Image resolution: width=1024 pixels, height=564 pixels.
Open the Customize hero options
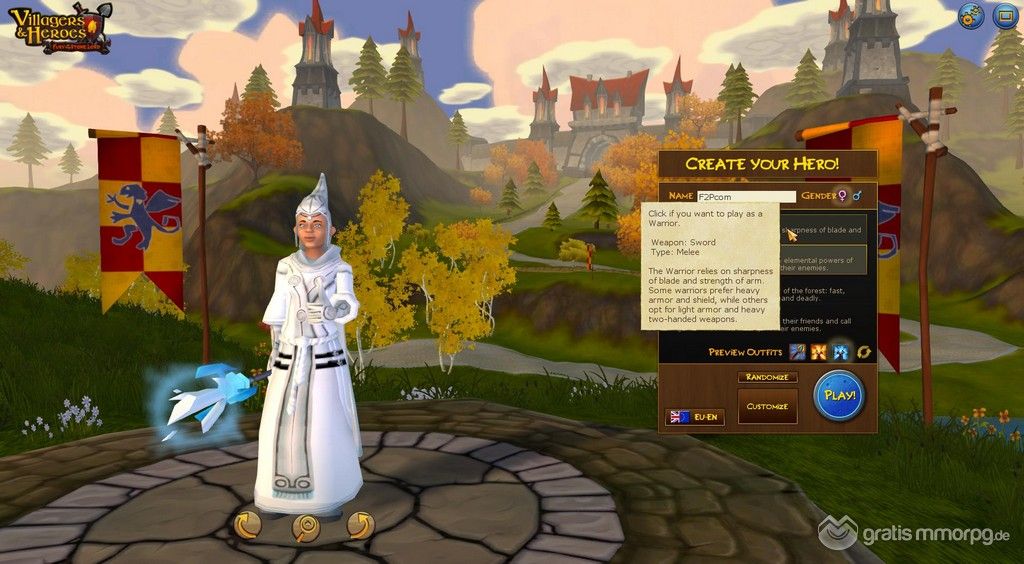click(x=767, y=406)
